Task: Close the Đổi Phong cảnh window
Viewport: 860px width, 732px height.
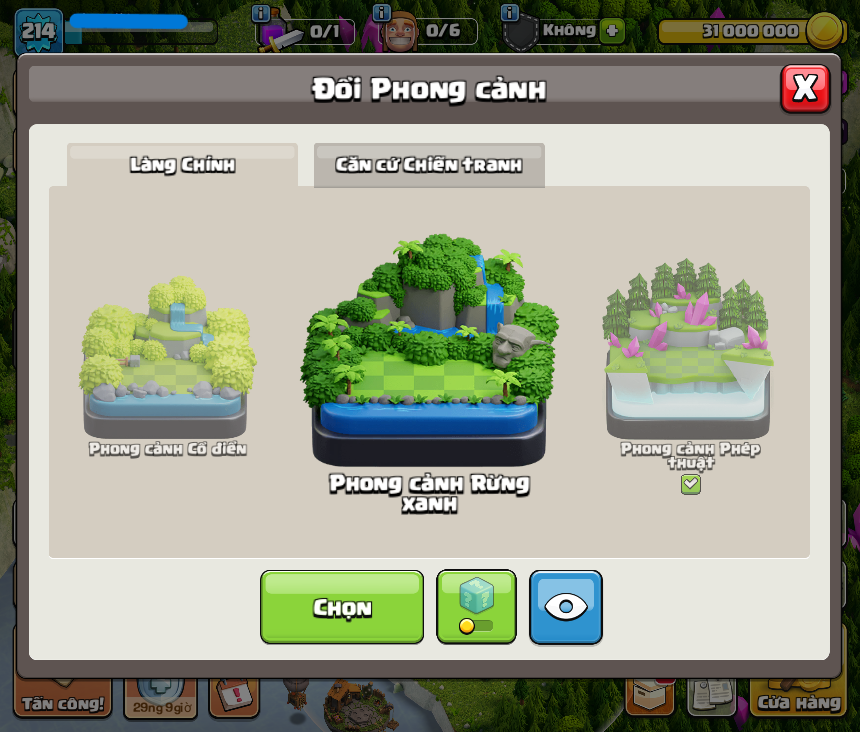Action: point(805,88)
